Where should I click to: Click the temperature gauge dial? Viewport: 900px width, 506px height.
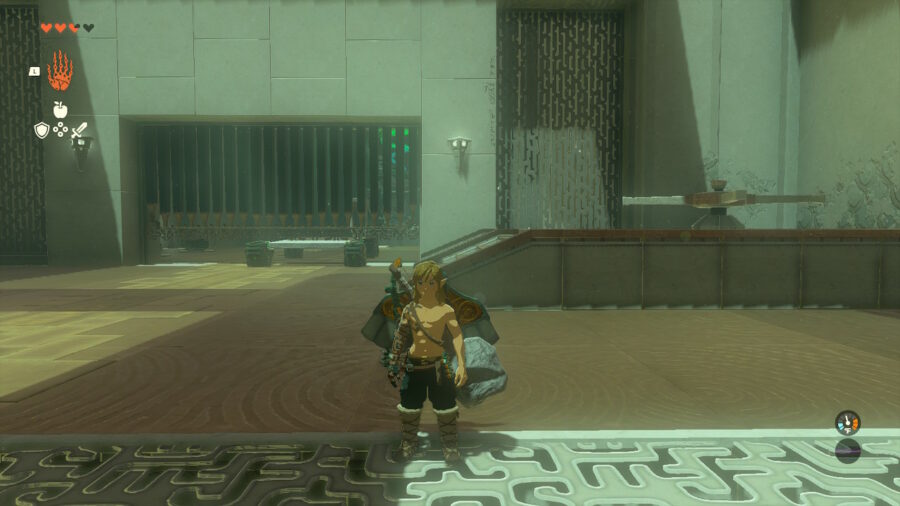click(847, 423)
